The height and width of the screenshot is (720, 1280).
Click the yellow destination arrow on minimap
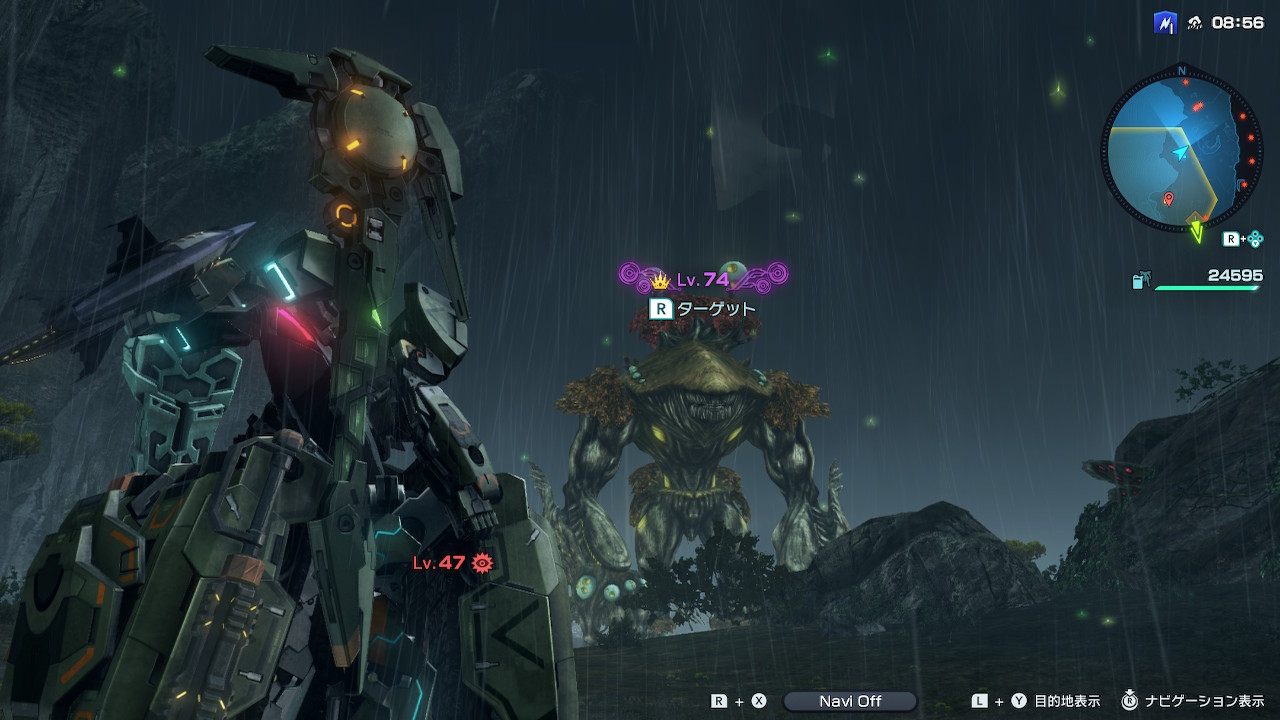pos(1196,232)
